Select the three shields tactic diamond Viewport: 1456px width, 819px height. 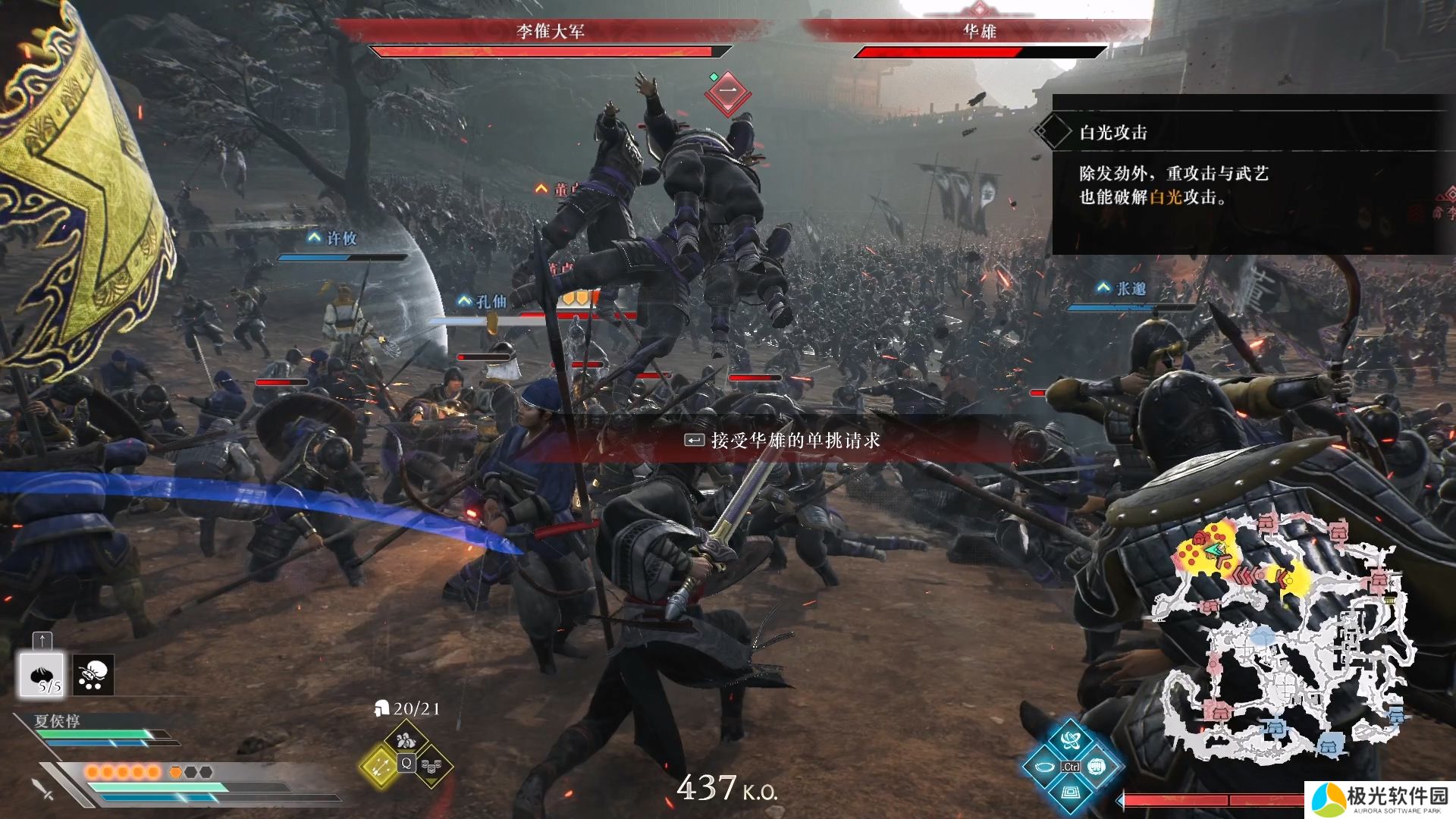click(431, 766)
